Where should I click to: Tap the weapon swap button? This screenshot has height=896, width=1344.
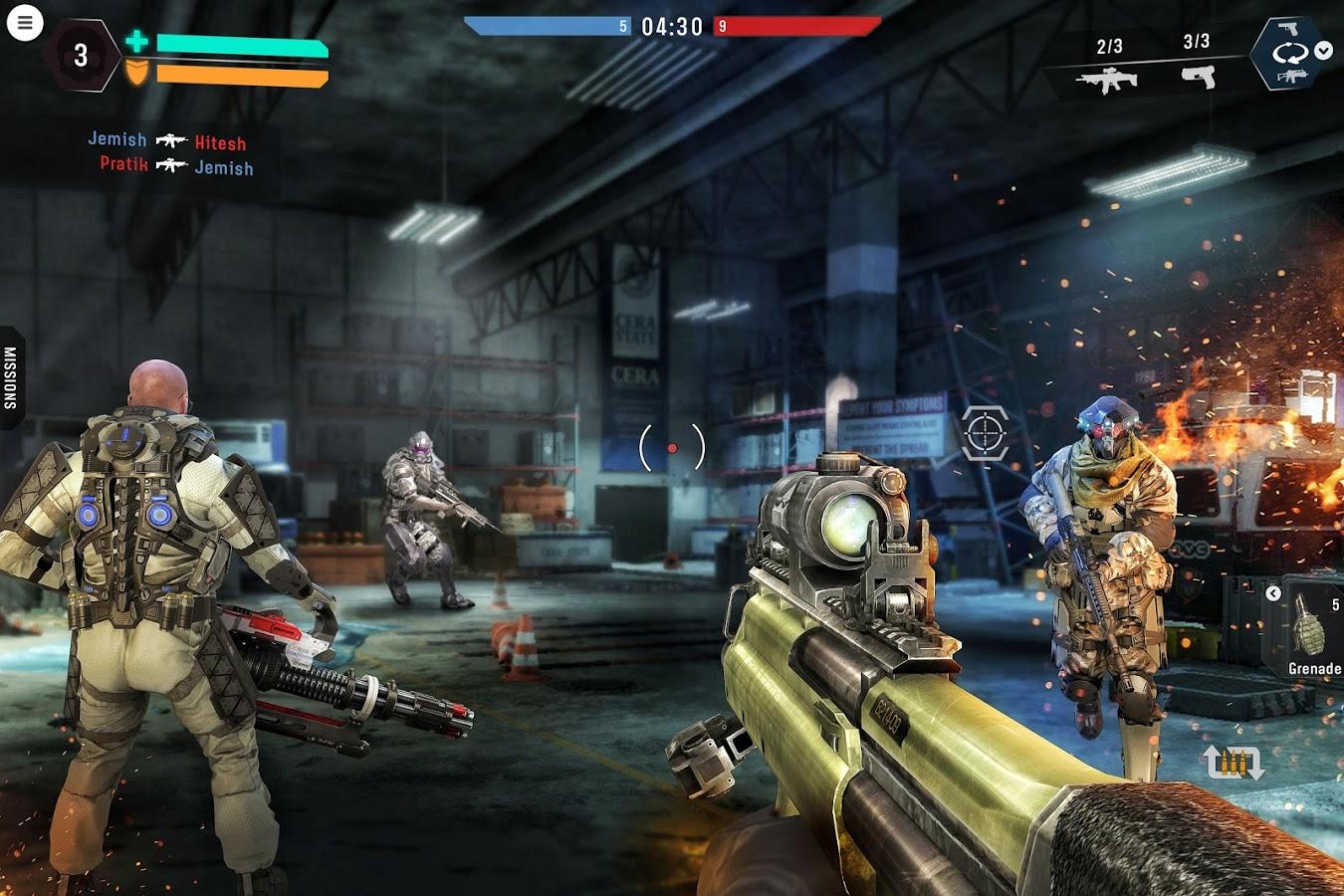tap(1289, 53)
